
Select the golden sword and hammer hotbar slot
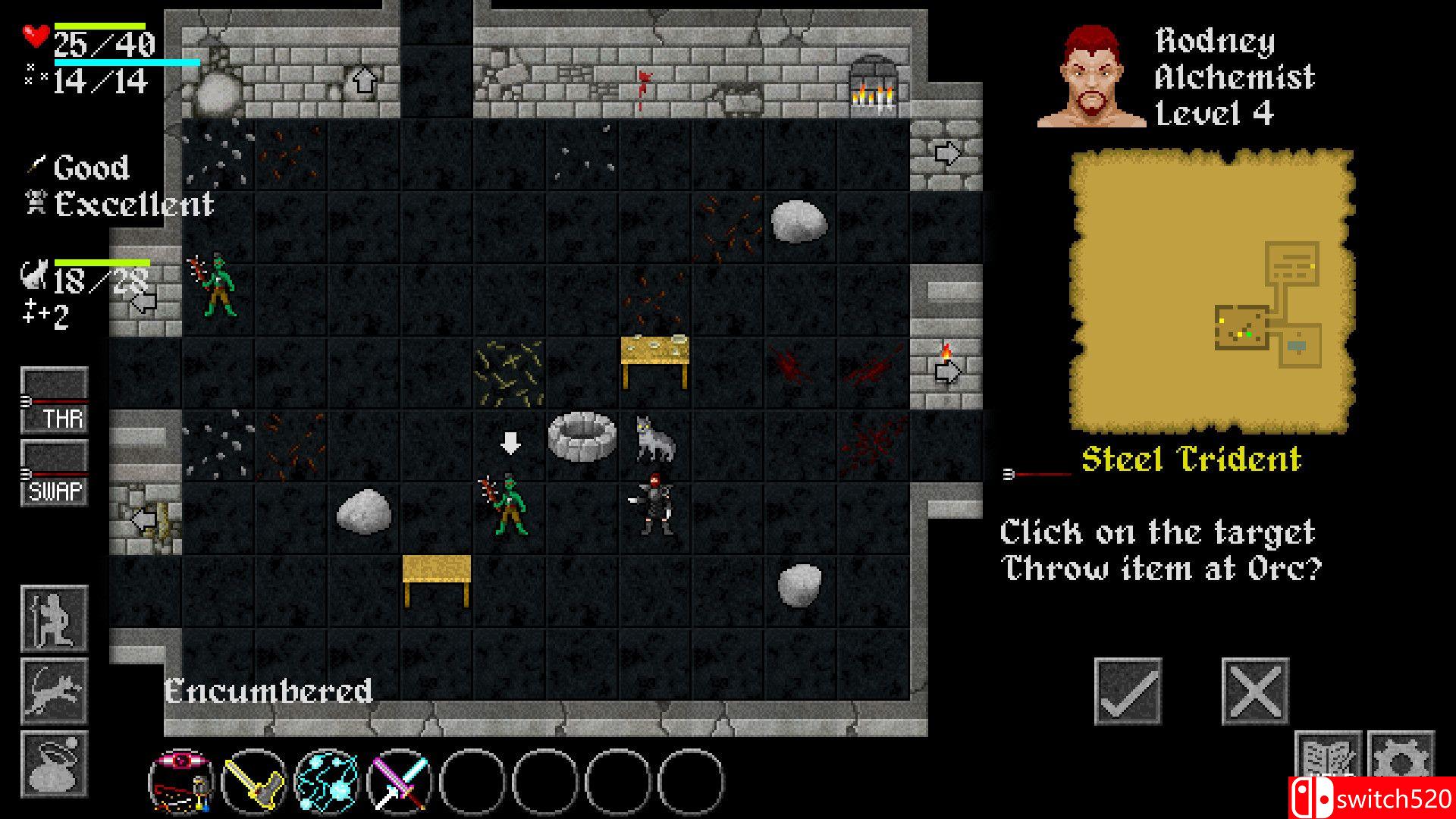[x=254, y=781]
